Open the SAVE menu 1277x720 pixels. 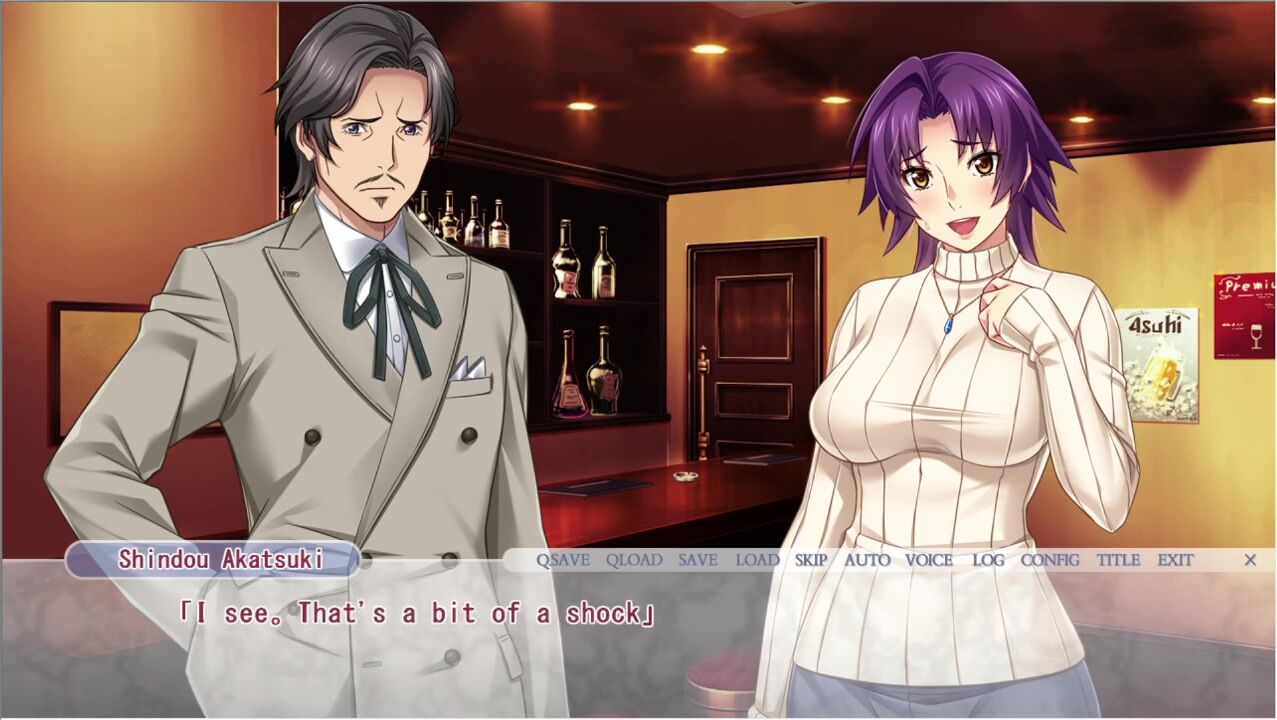pos(698,560)
